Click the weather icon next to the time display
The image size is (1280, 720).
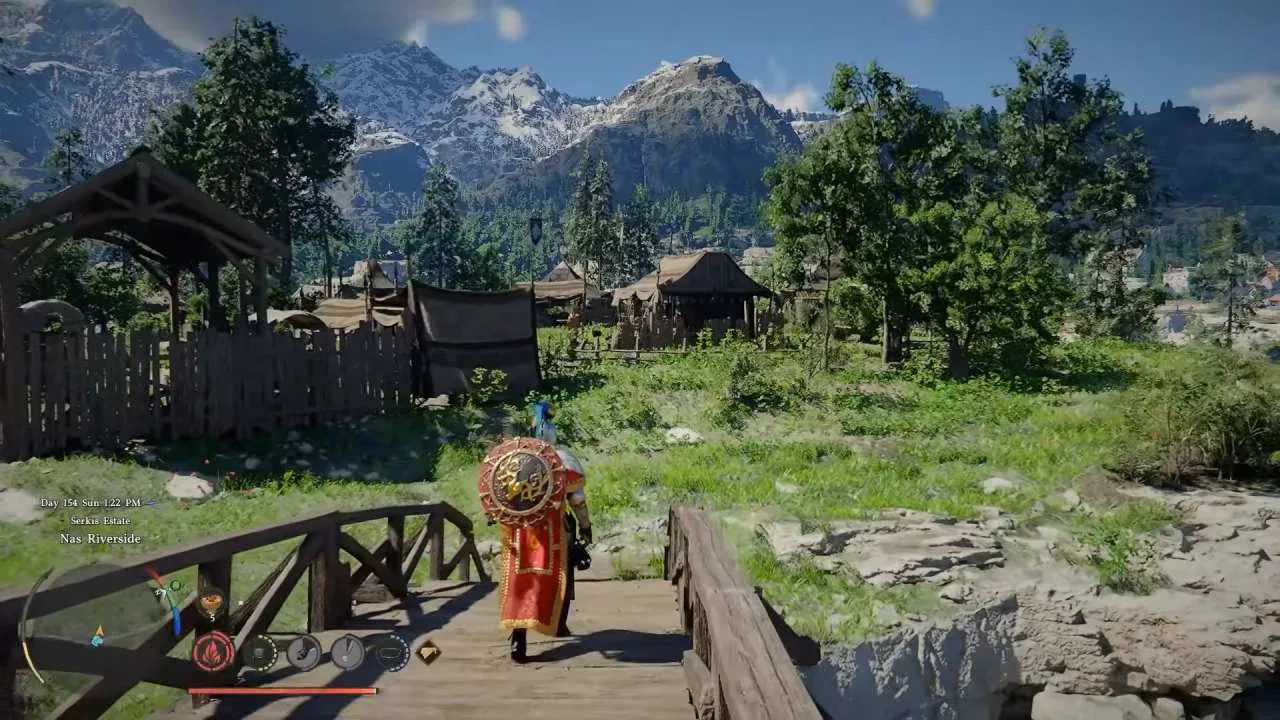tap(150, 504)
